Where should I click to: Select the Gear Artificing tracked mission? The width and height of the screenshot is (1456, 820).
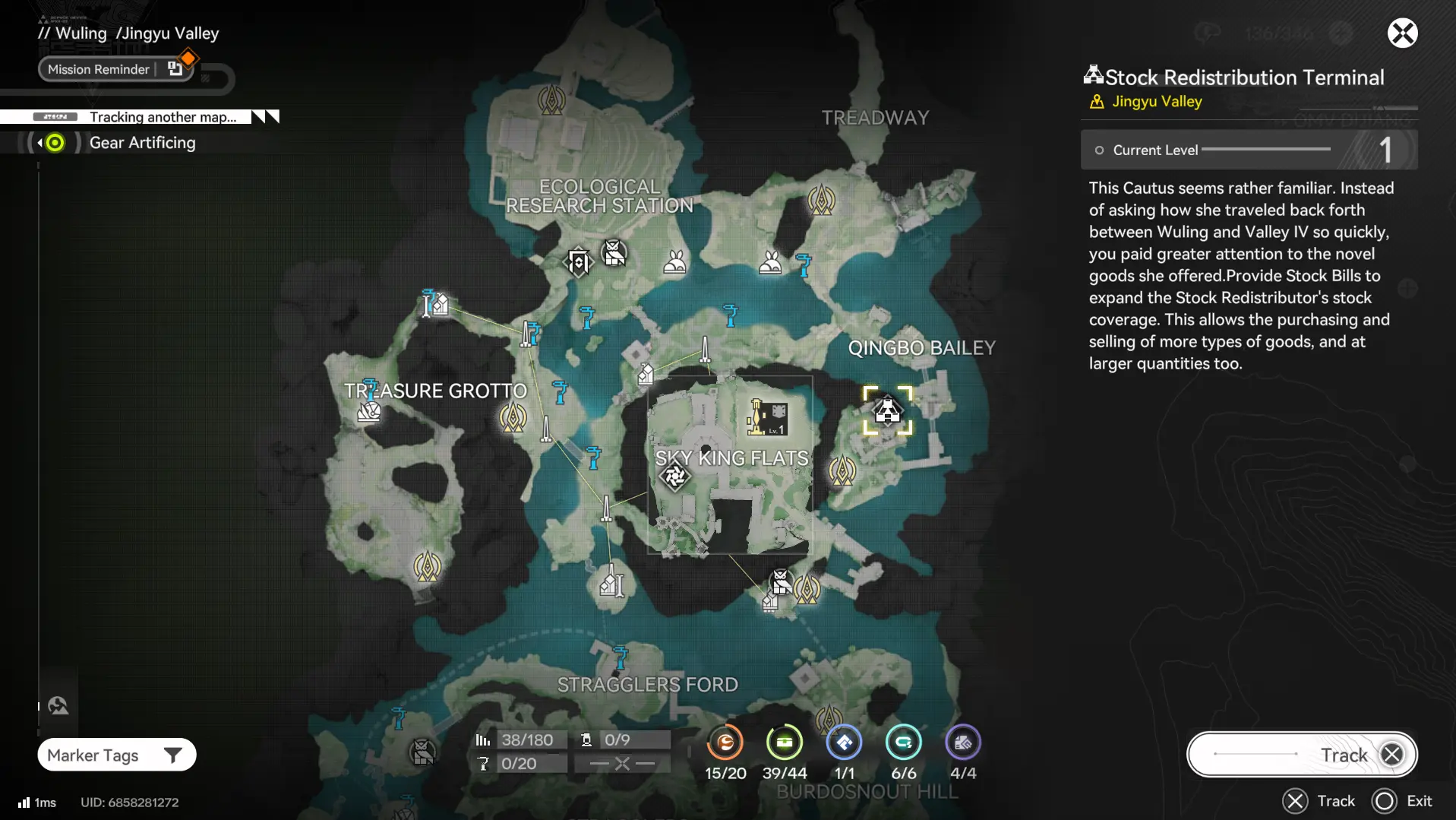click(x=141, y=143)
